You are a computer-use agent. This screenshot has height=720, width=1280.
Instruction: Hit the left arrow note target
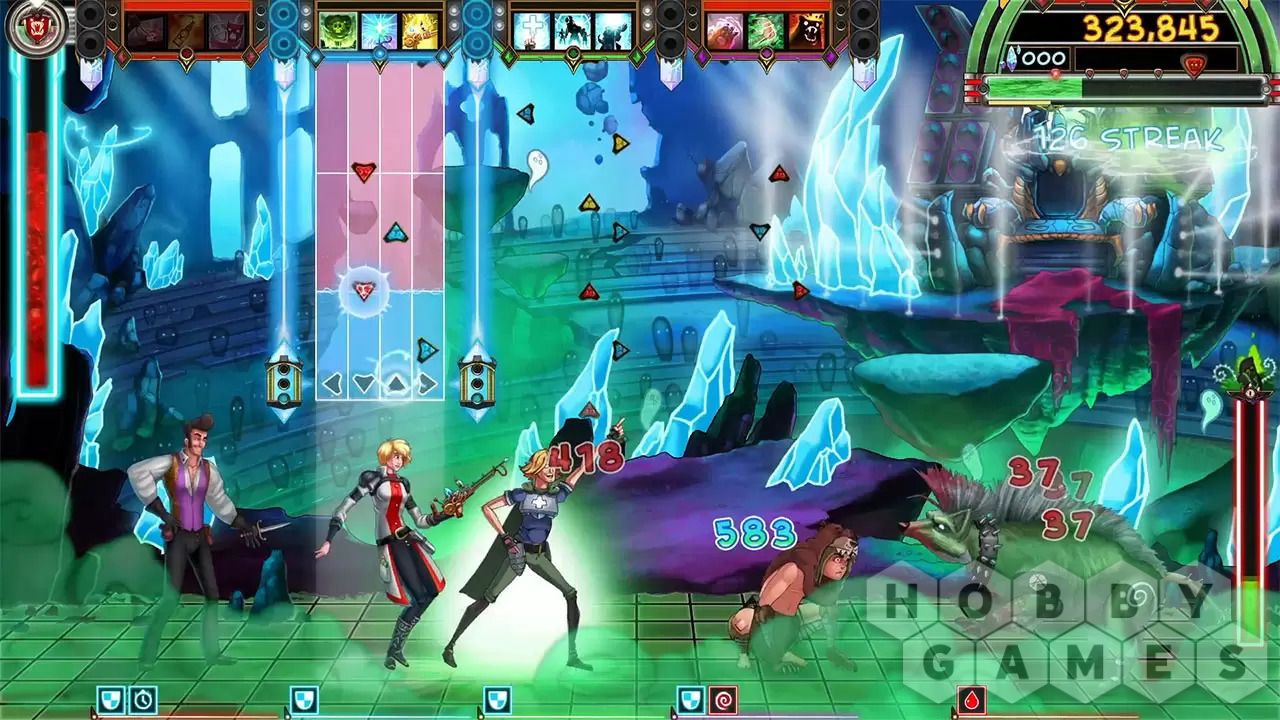click(x=332, y=383)
